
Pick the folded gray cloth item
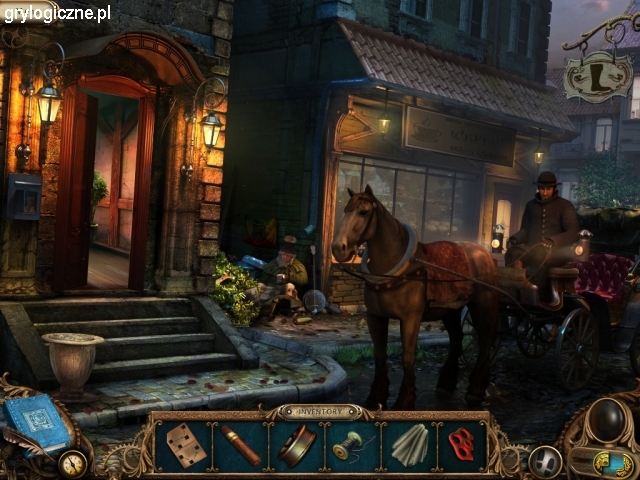coord(408,445)
